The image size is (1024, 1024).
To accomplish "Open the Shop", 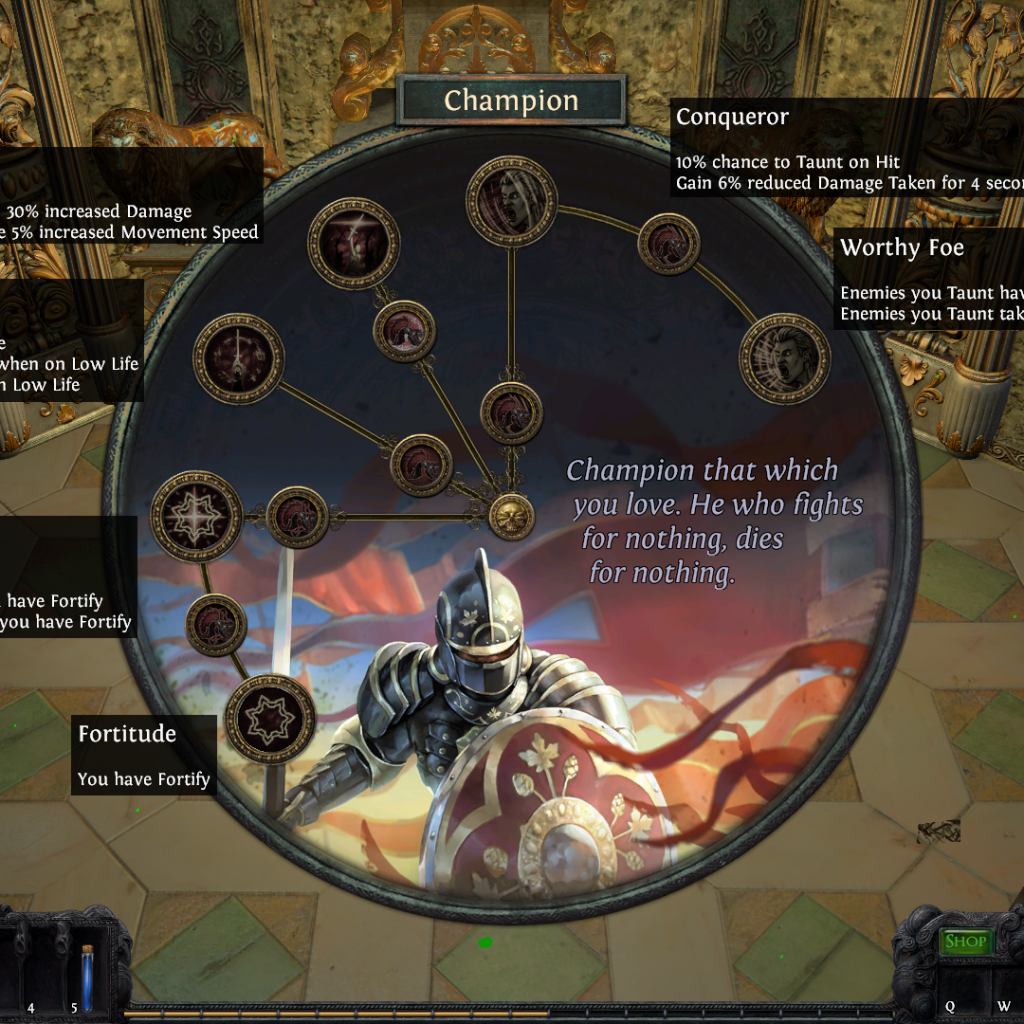I will click(x=965, y=941).
